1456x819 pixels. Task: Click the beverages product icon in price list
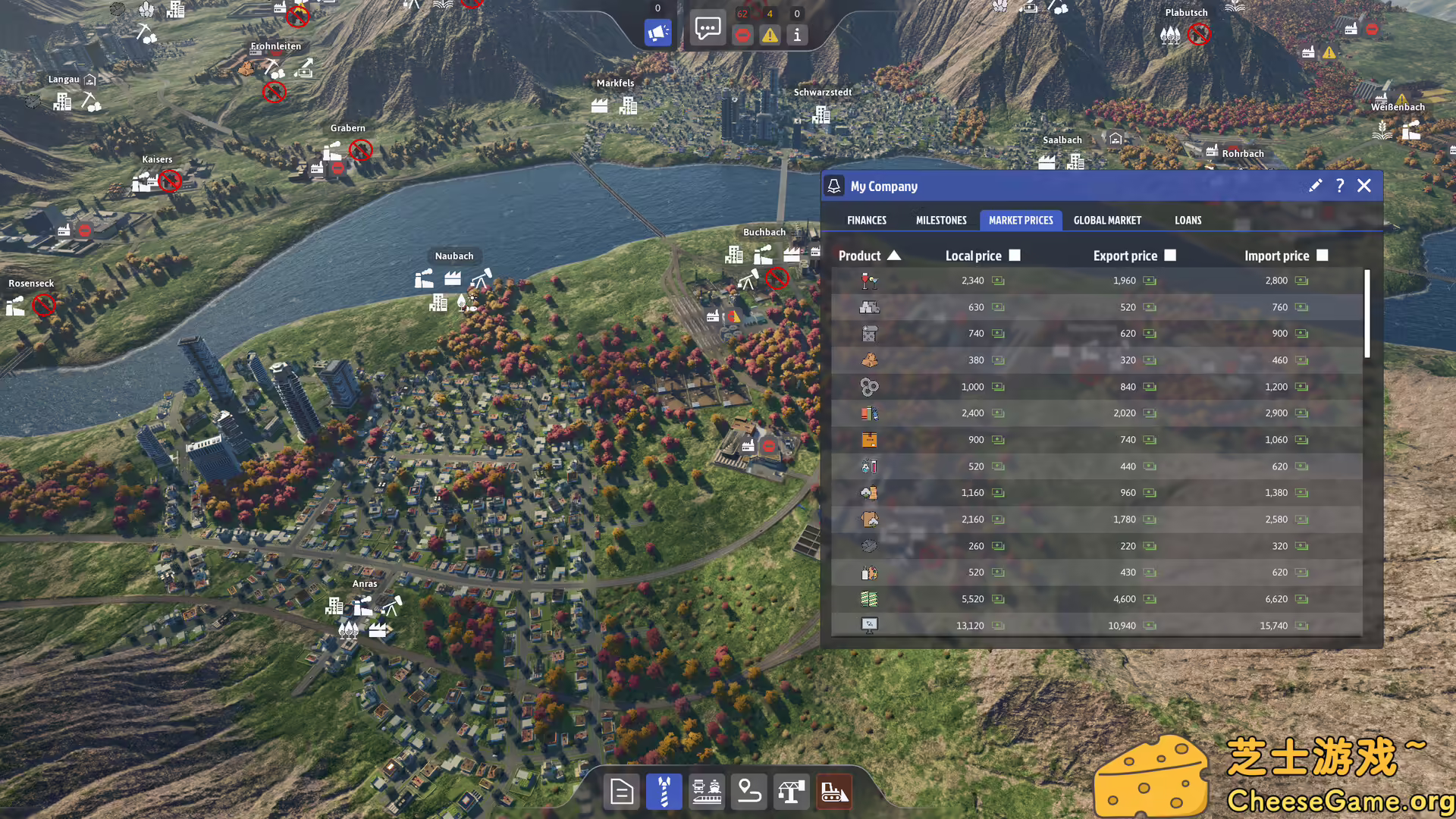[869, 280]
